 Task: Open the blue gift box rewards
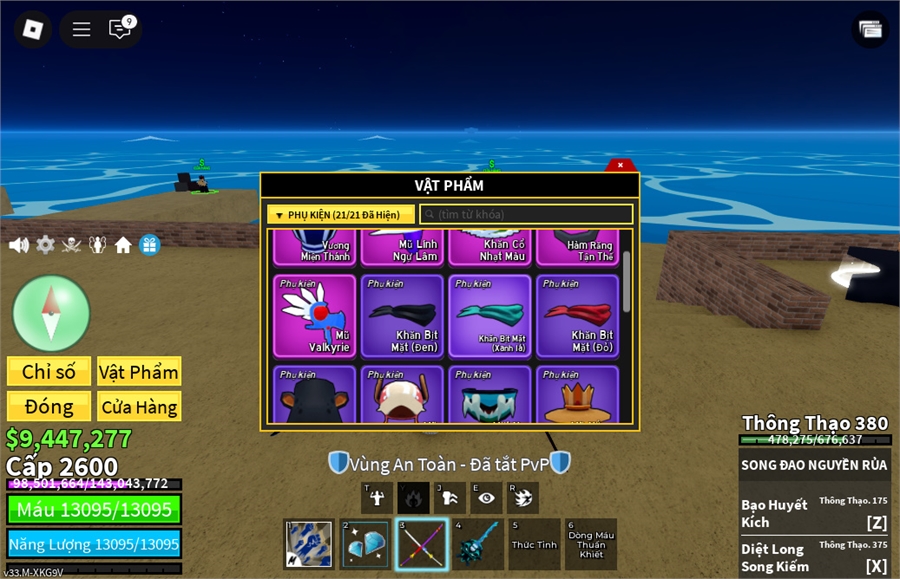click(x=150, y=245)
